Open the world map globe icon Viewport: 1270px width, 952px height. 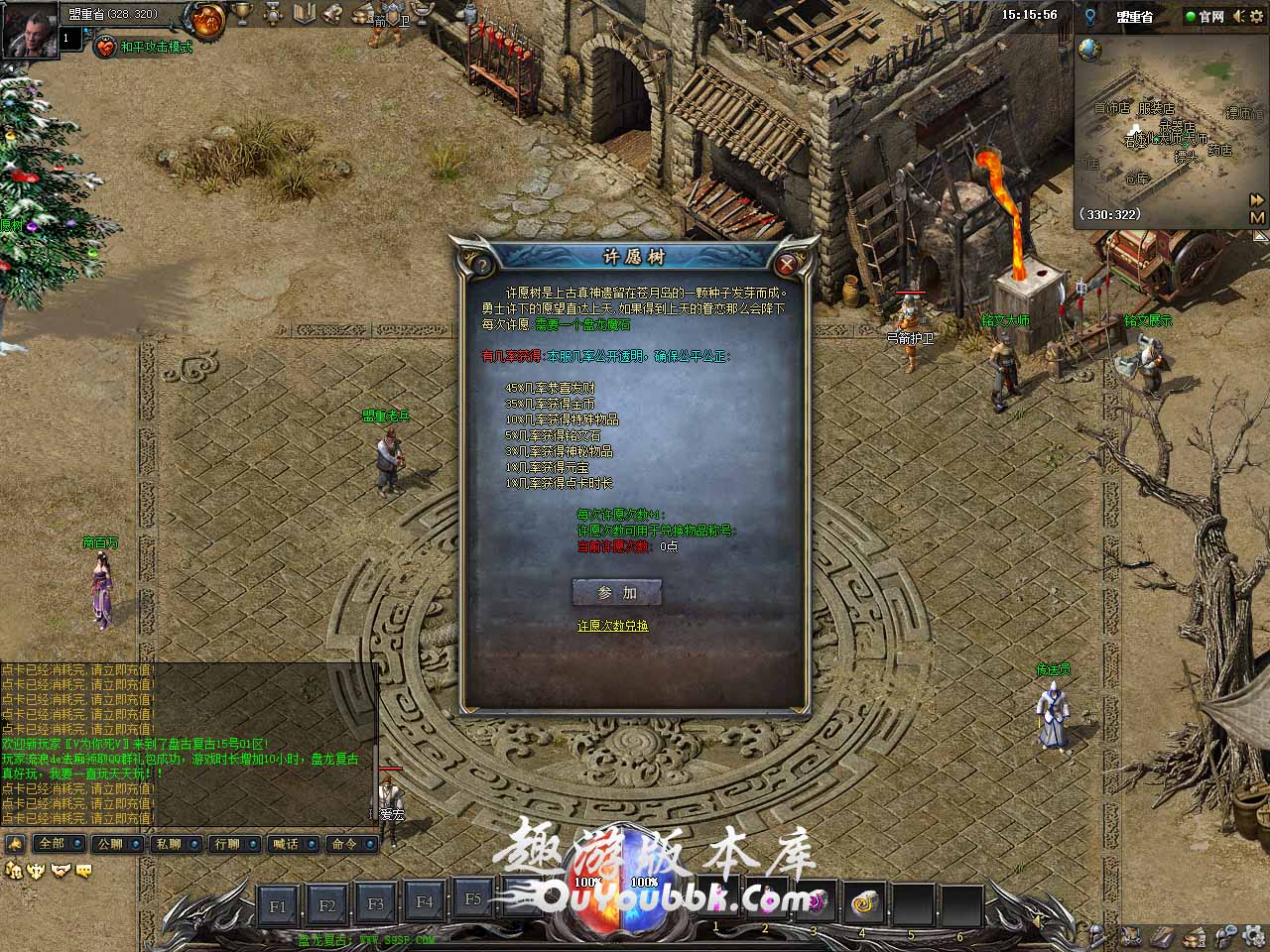pos(1089,50)
